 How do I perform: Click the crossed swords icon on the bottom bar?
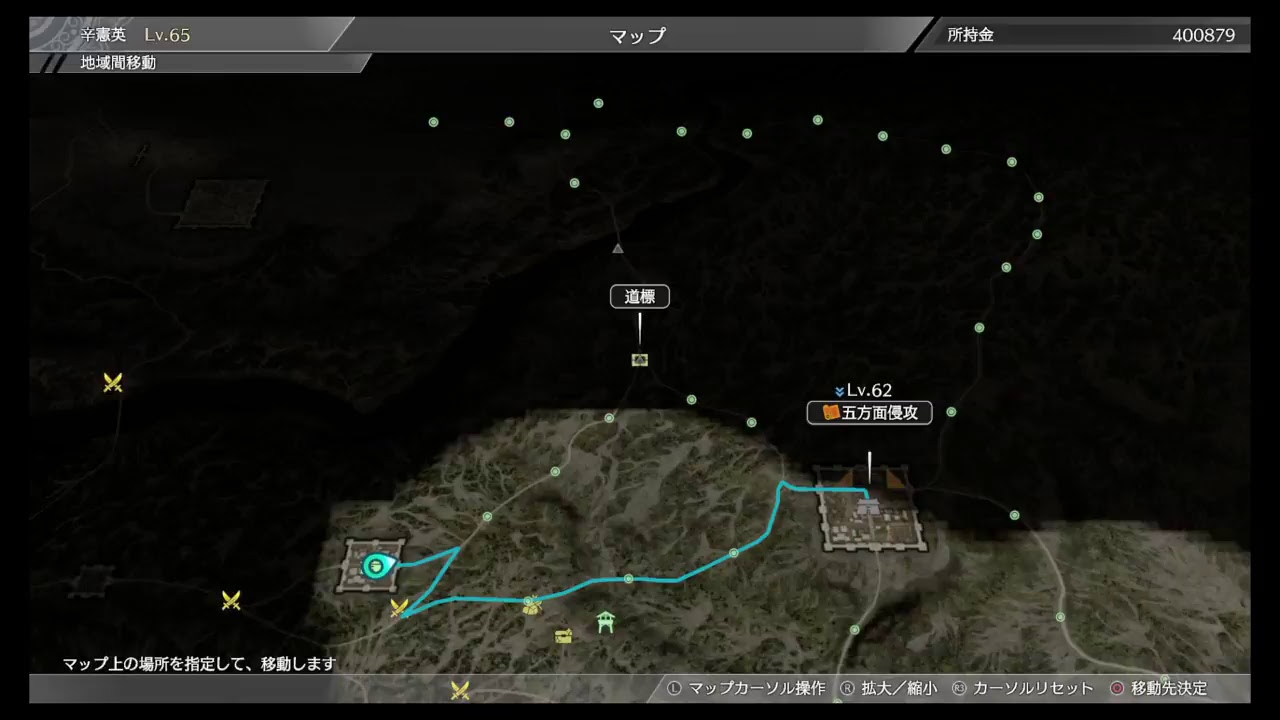[x=459, y=689]
